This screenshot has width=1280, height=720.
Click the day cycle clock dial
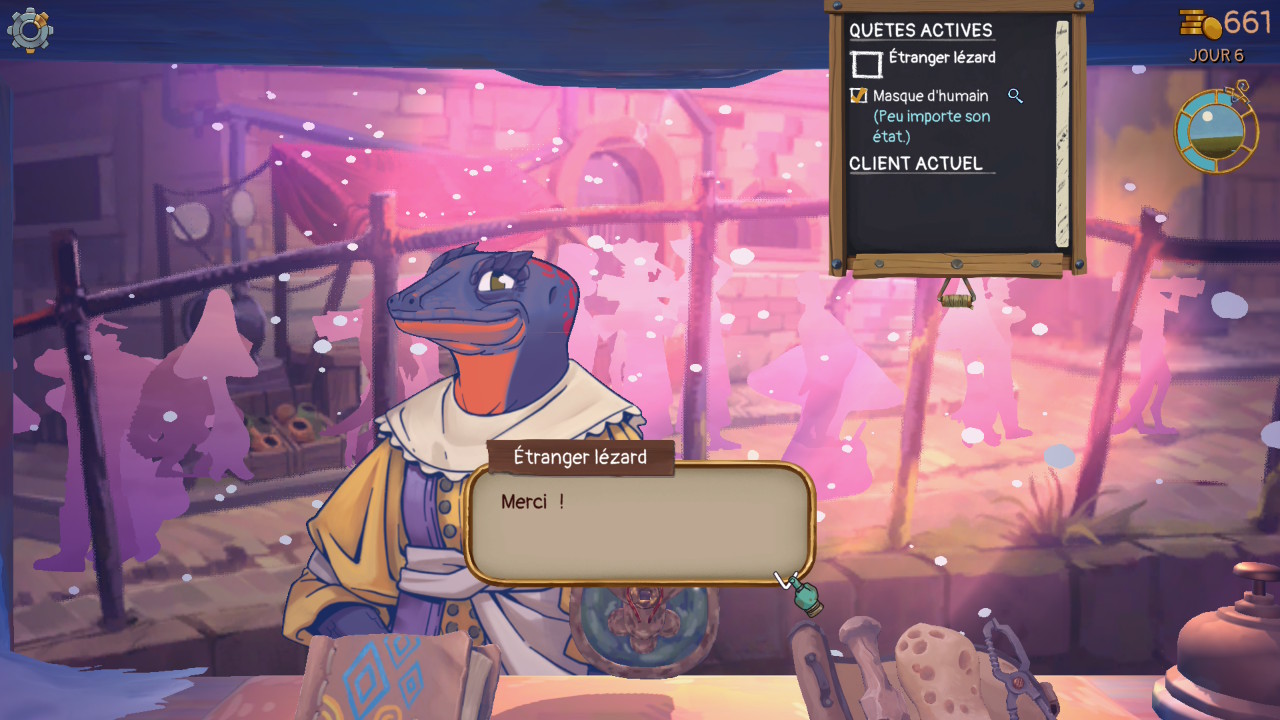click(1215, 130)
